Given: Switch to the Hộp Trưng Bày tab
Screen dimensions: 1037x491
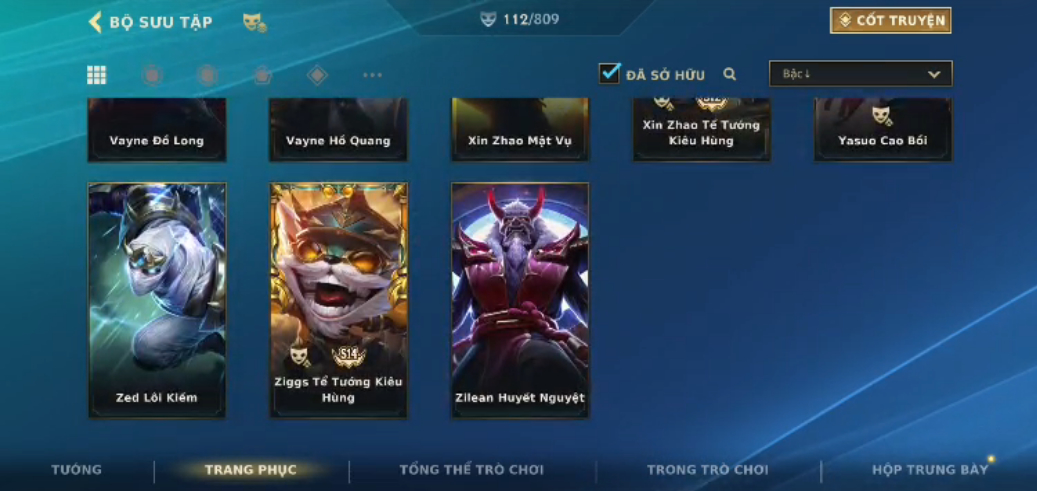Looking at the screenshot, I should pos(930,470).
